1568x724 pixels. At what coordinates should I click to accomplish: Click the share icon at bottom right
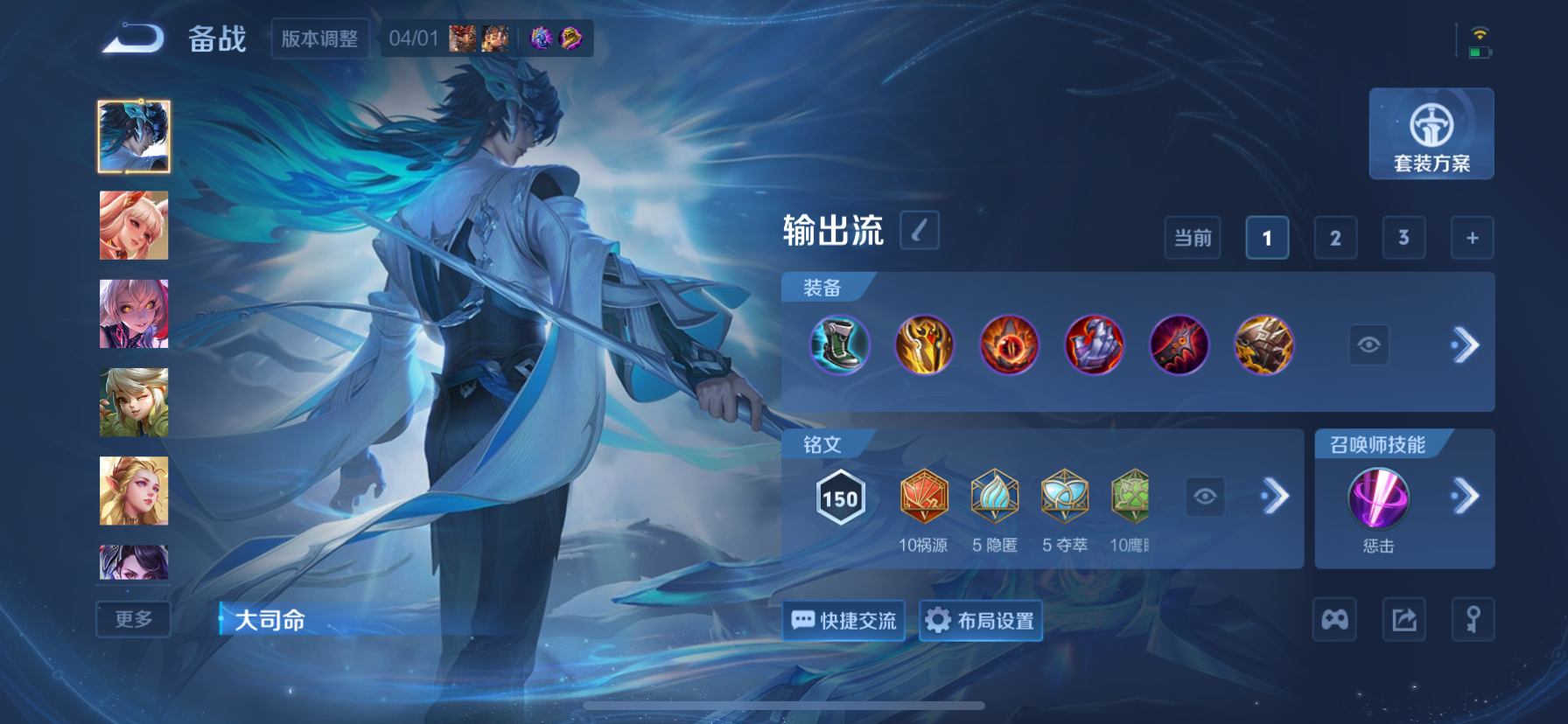[x=1403, y=618]
